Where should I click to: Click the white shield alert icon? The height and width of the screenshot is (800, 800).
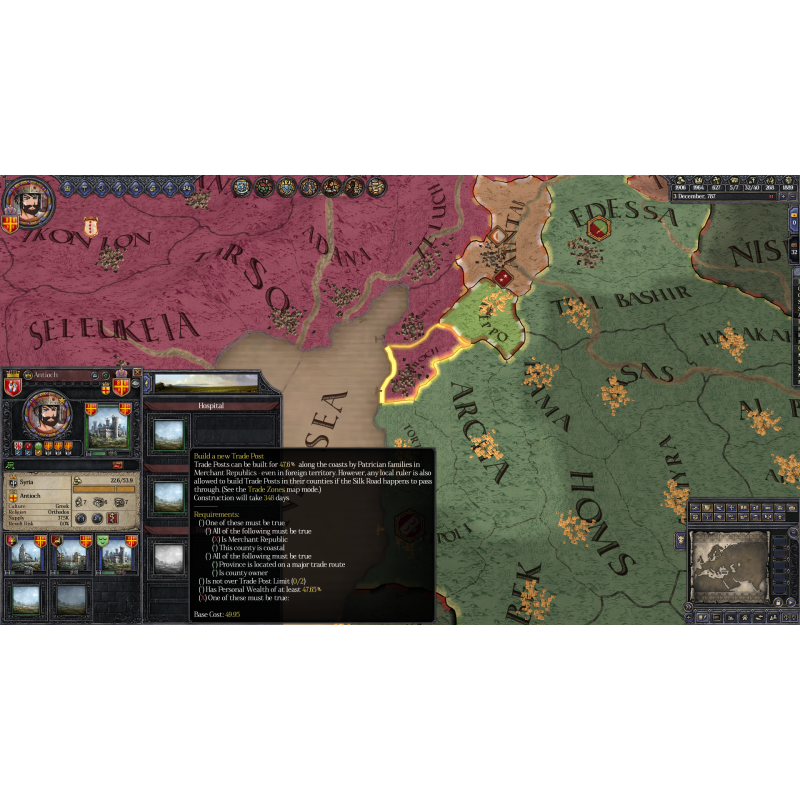pyautogui.click(x=90, y=226)
